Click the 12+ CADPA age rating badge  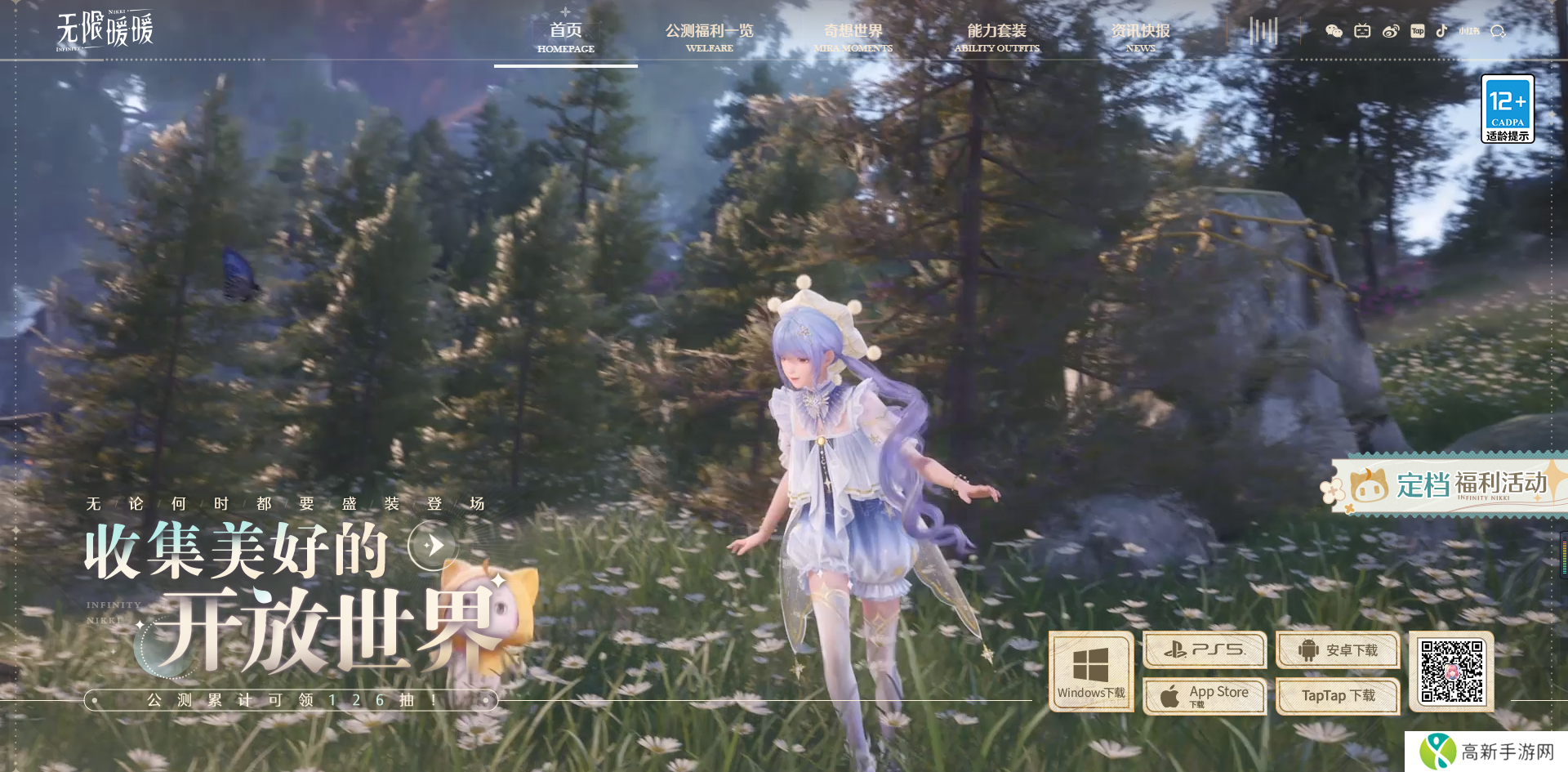tap(1508, 109)
